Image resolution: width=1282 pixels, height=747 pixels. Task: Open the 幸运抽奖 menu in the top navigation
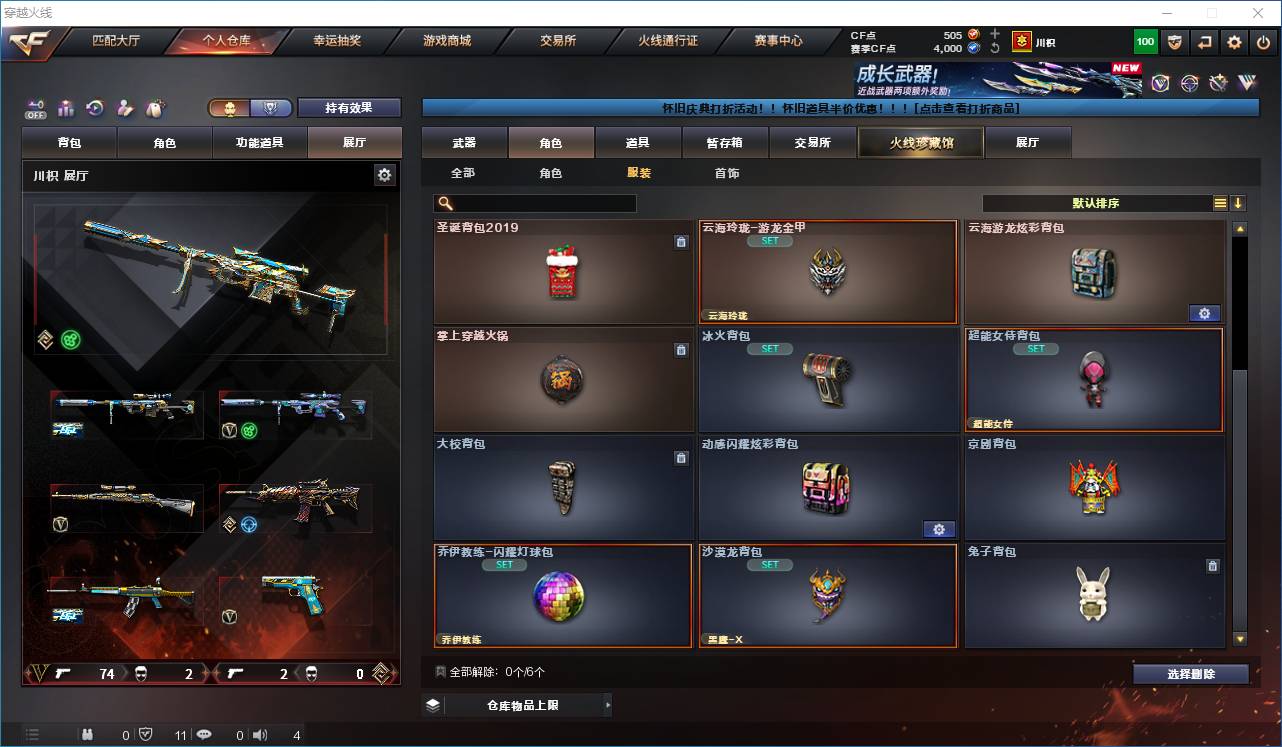coord(335,41)
